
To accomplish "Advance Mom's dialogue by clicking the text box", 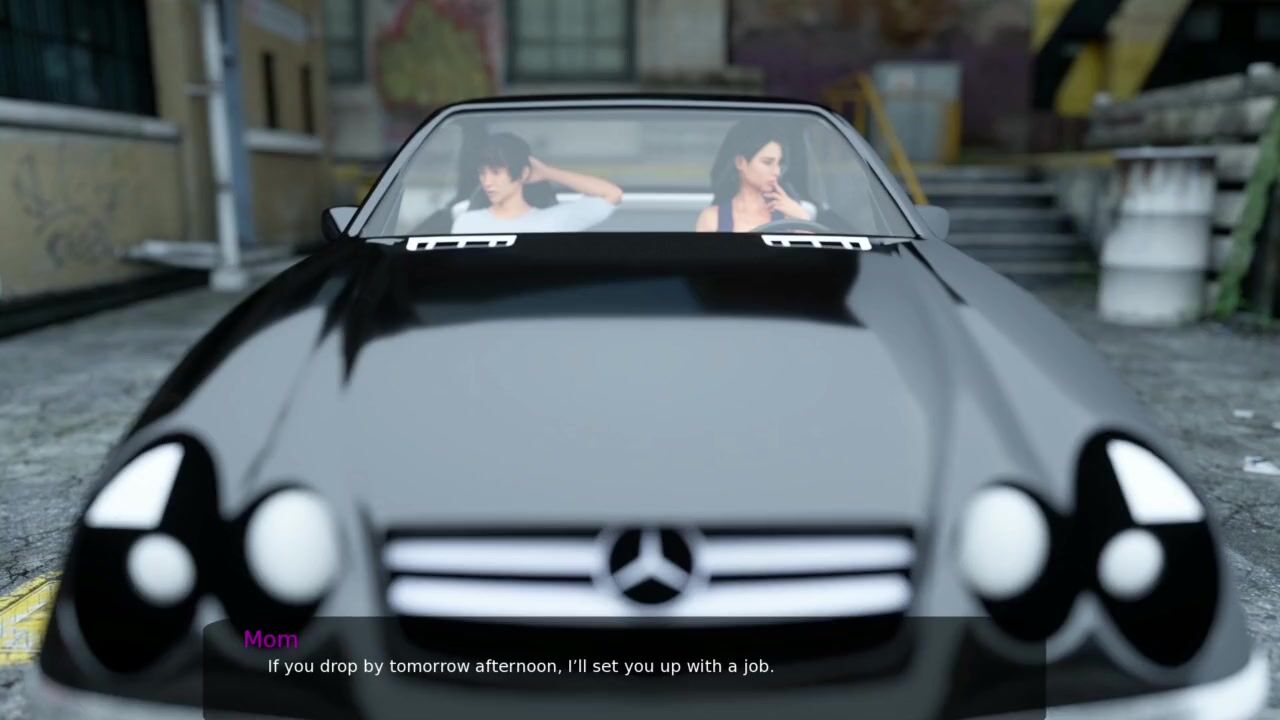I will click(x=624, y=667).
